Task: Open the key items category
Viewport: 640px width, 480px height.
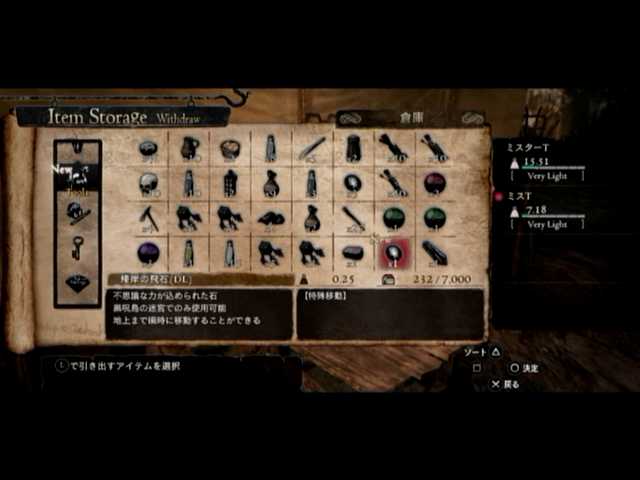Action: click(x=77, y=247)
